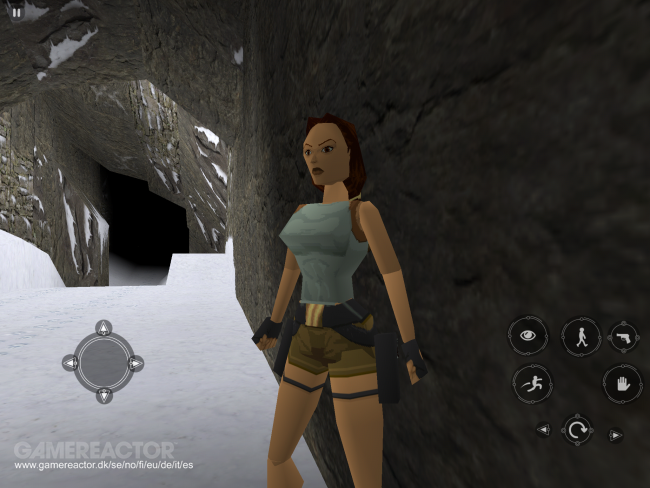Pause the game with the pause button
The image size is (650, 488).
point(17,13)
